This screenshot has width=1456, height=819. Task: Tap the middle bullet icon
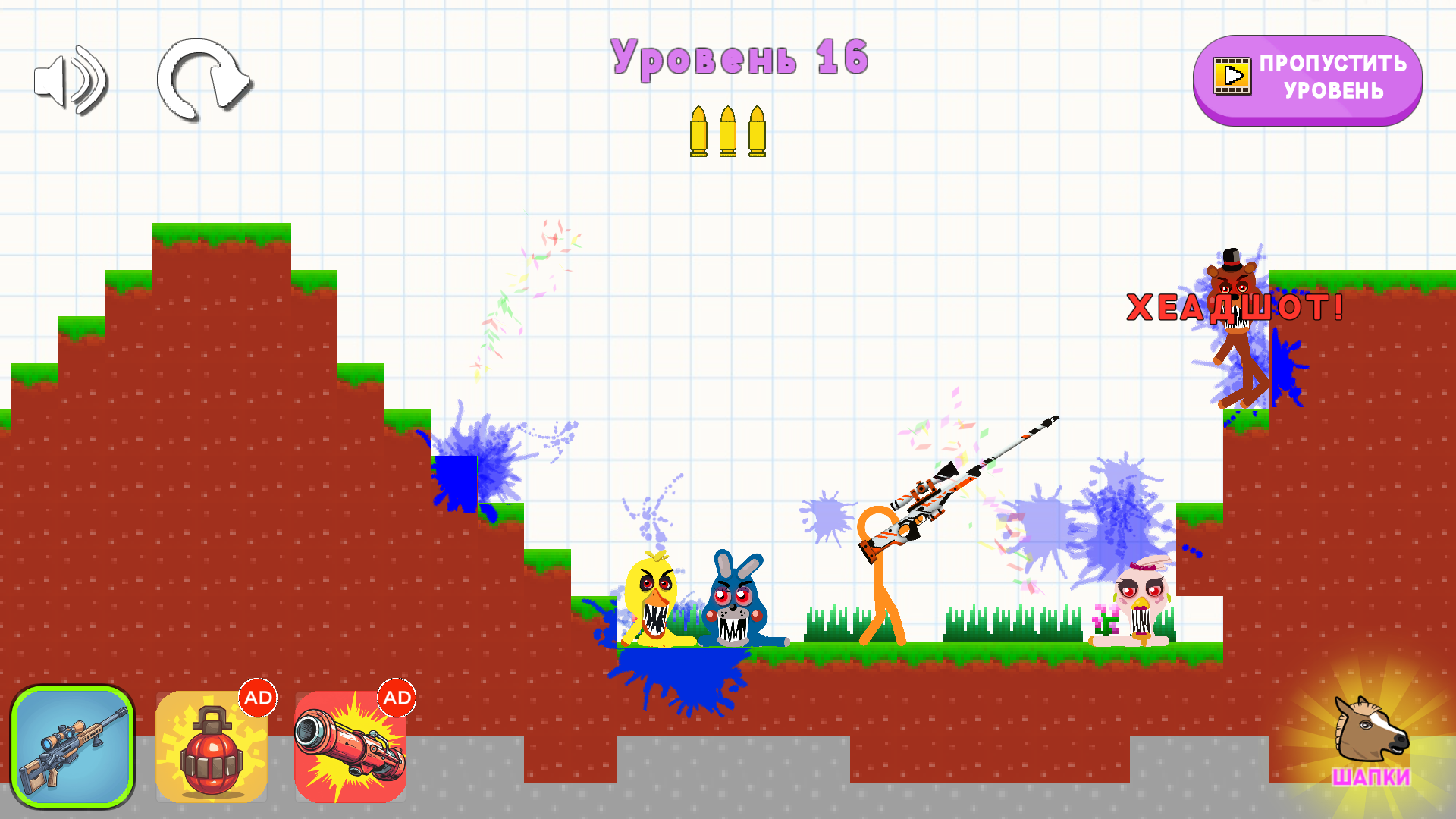tap(730, 133)
